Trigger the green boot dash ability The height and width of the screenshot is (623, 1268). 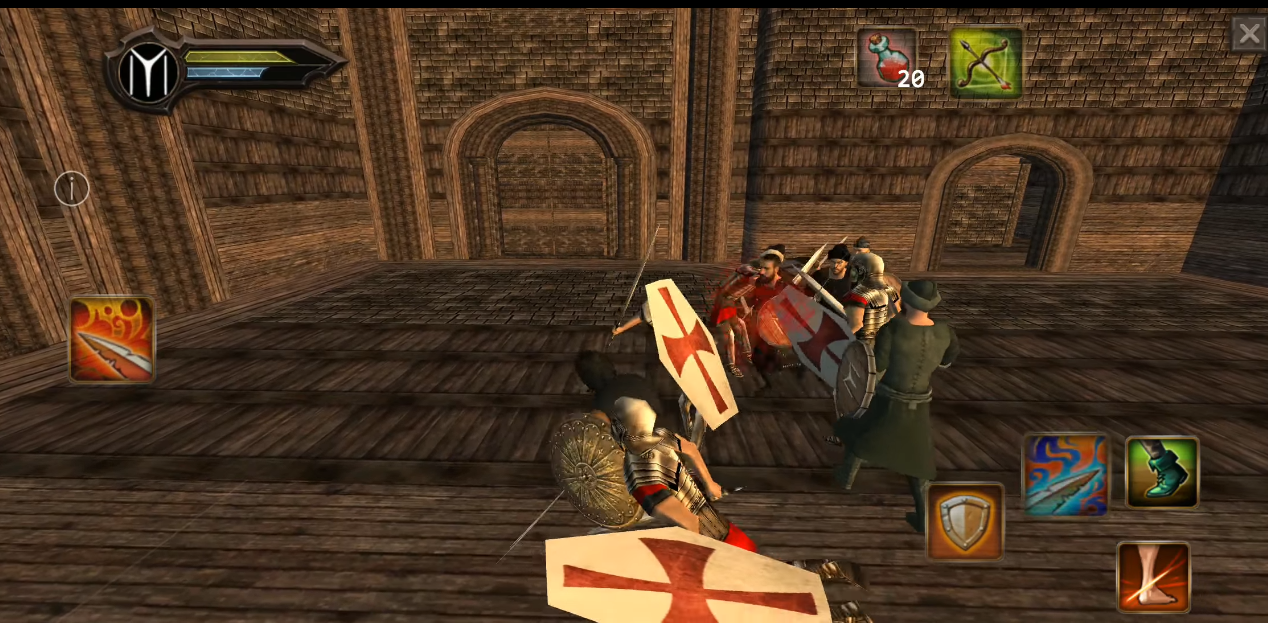click(1162, 472)
